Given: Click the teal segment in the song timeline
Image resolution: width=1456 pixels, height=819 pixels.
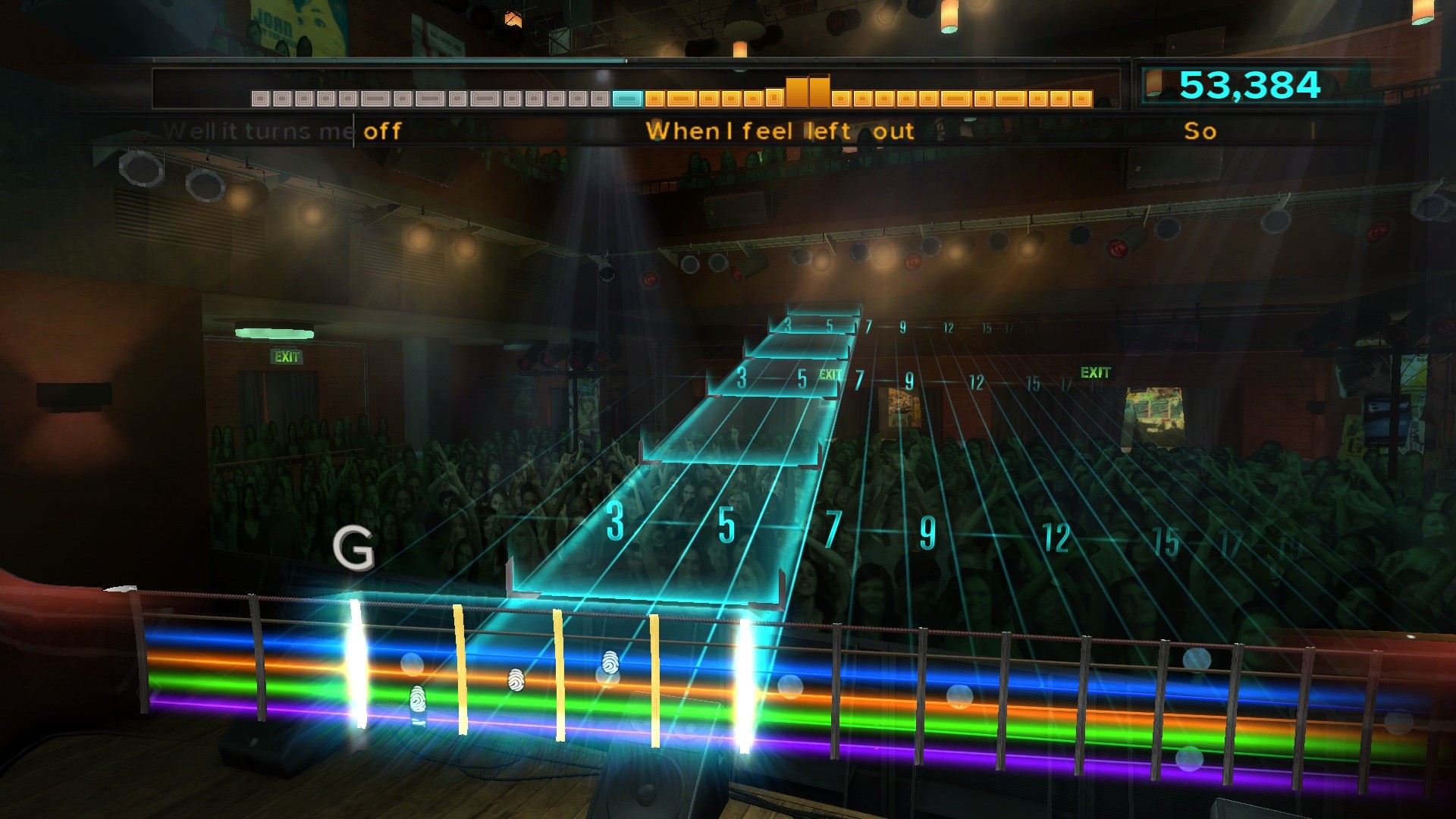Looking at the screenshot, I should [626, 98].
